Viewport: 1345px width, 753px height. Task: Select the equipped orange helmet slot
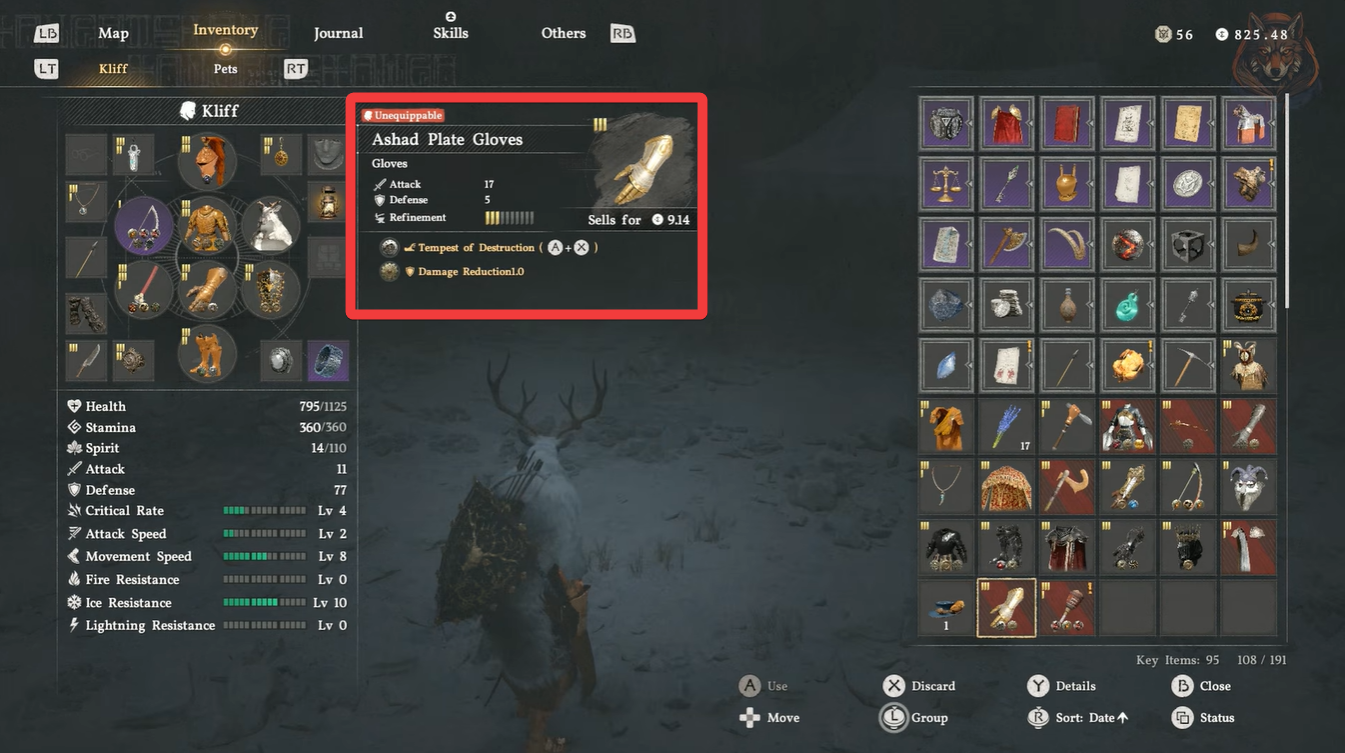[x=207, y=160]
